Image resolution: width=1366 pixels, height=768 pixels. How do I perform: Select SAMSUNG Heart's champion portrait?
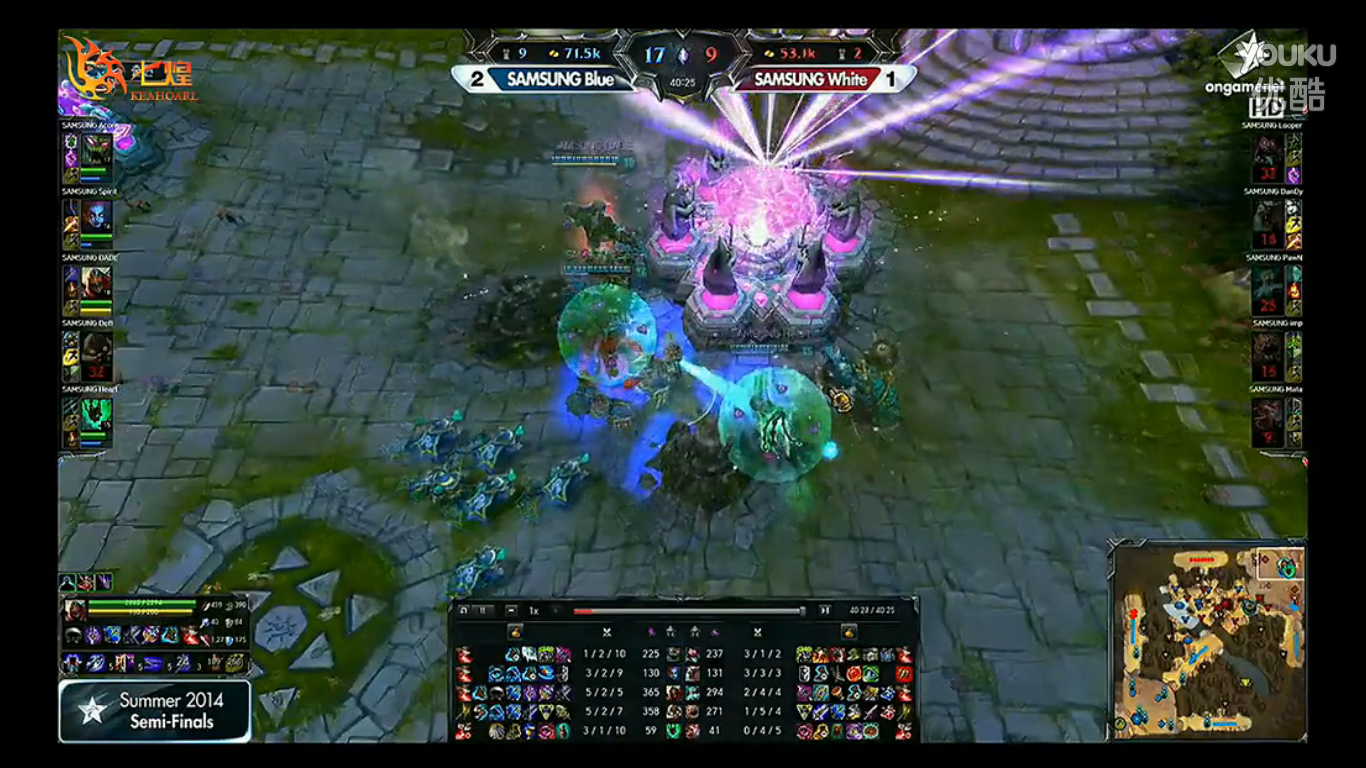[97, 419]
